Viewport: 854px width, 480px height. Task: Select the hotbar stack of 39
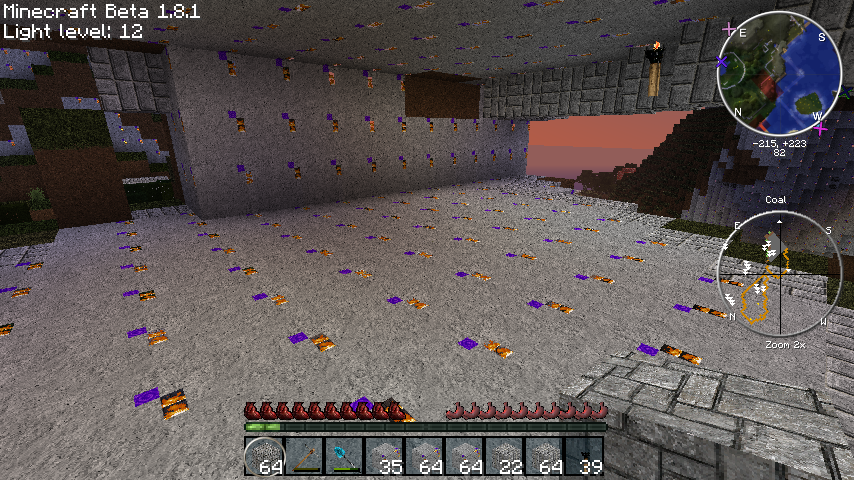(x=584, y=455)
